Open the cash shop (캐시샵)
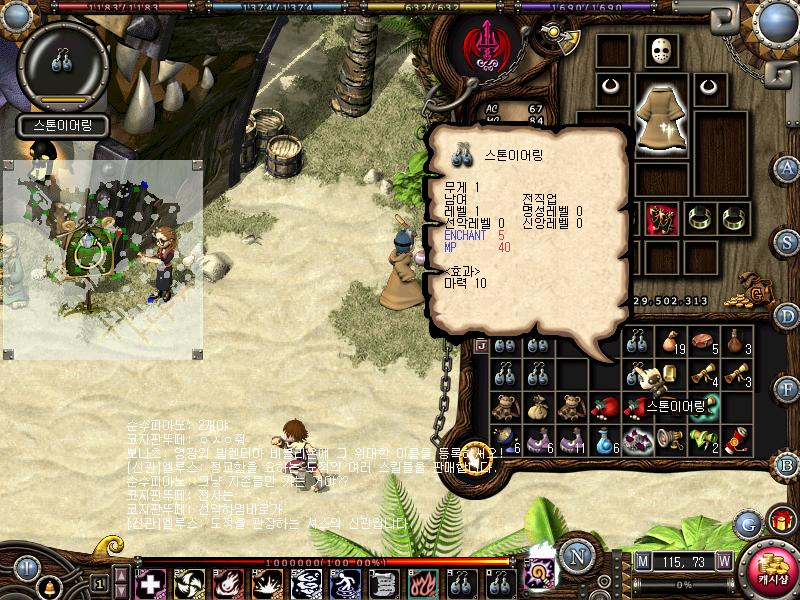 [771, 569]
